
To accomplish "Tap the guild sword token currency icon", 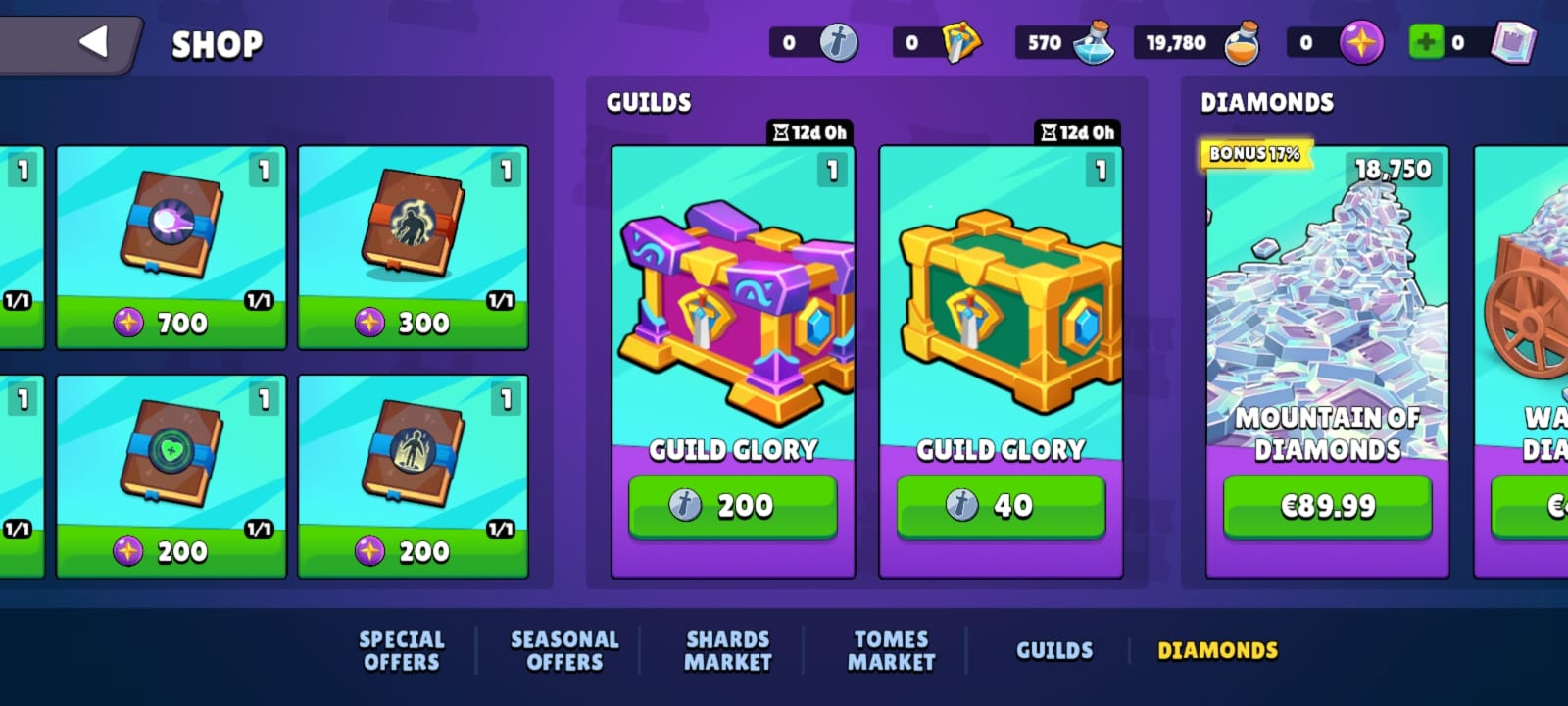I will [x=839, y=42].
